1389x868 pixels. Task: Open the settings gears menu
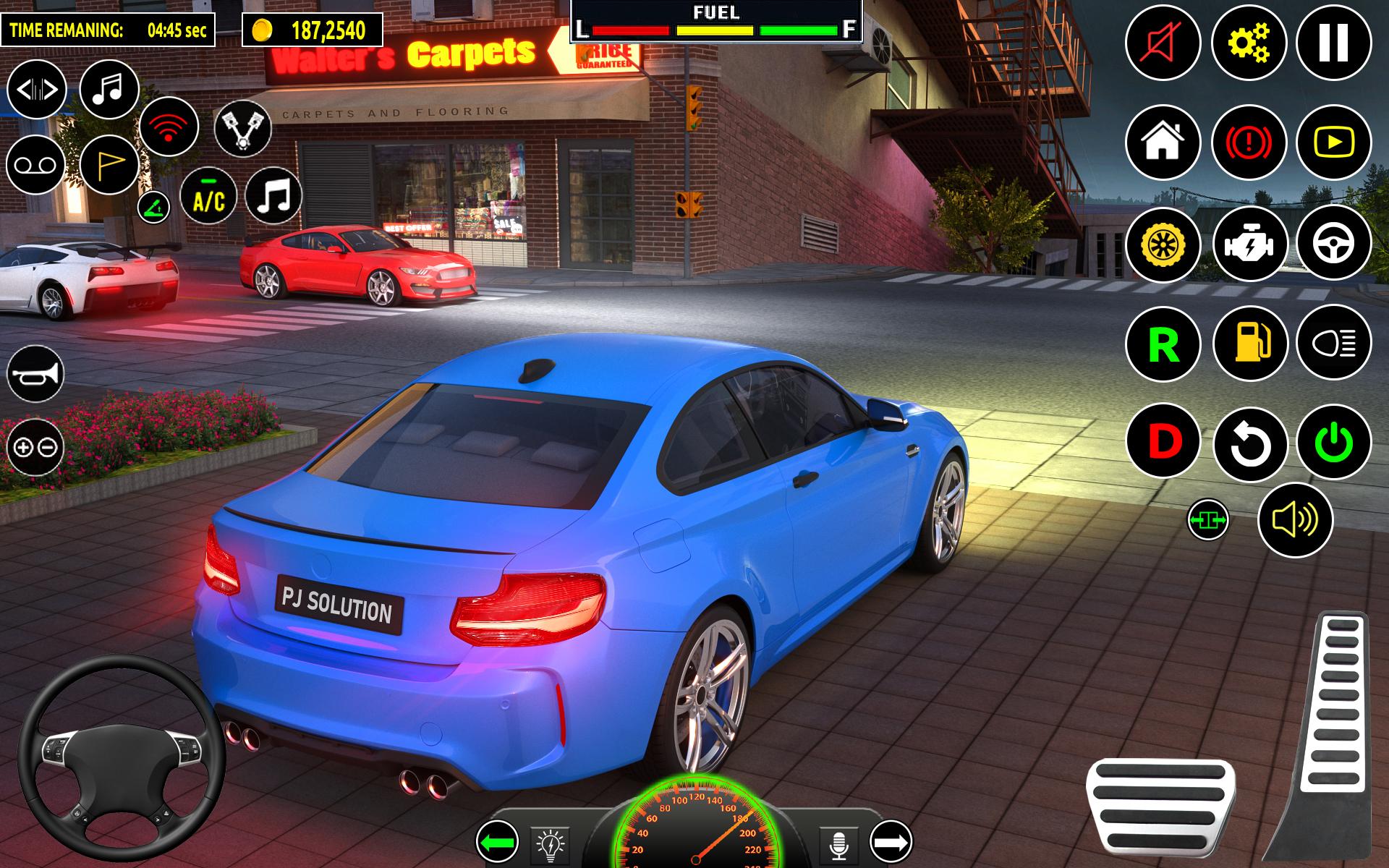1249,42
